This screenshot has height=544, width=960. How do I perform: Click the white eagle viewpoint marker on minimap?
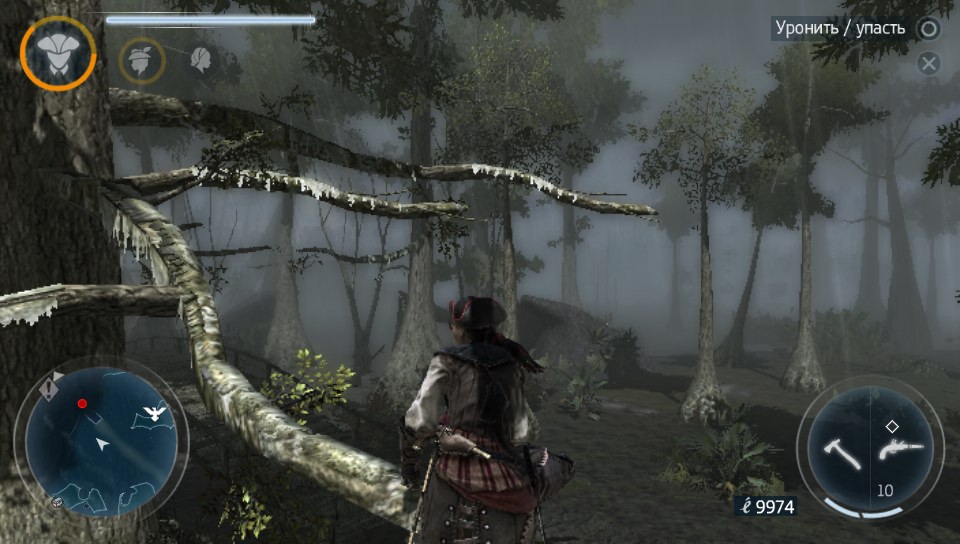155,412
